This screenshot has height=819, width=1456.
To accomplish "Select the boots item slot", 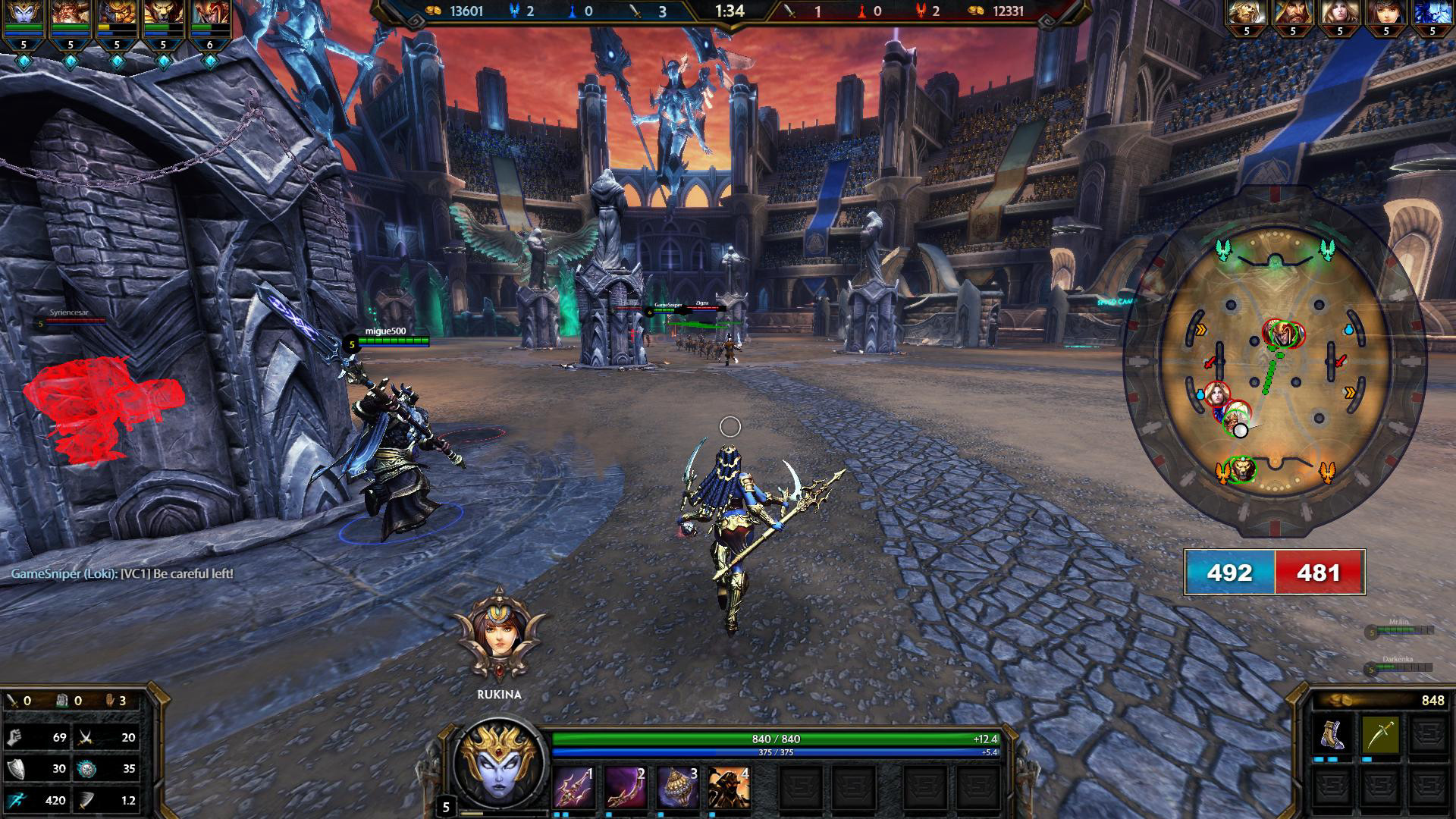I will pos(1333,735).
